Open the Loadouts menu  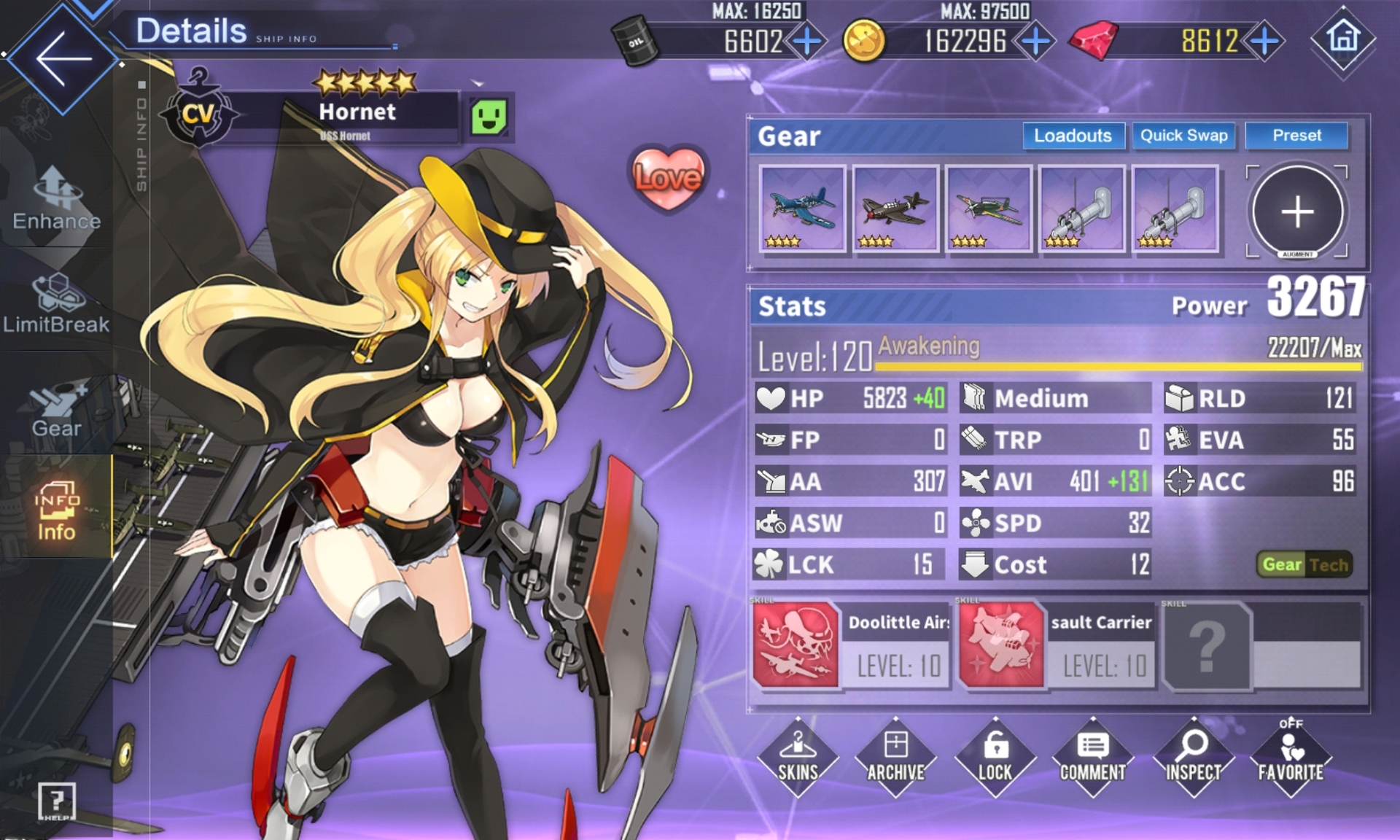tap(1073, 136)
